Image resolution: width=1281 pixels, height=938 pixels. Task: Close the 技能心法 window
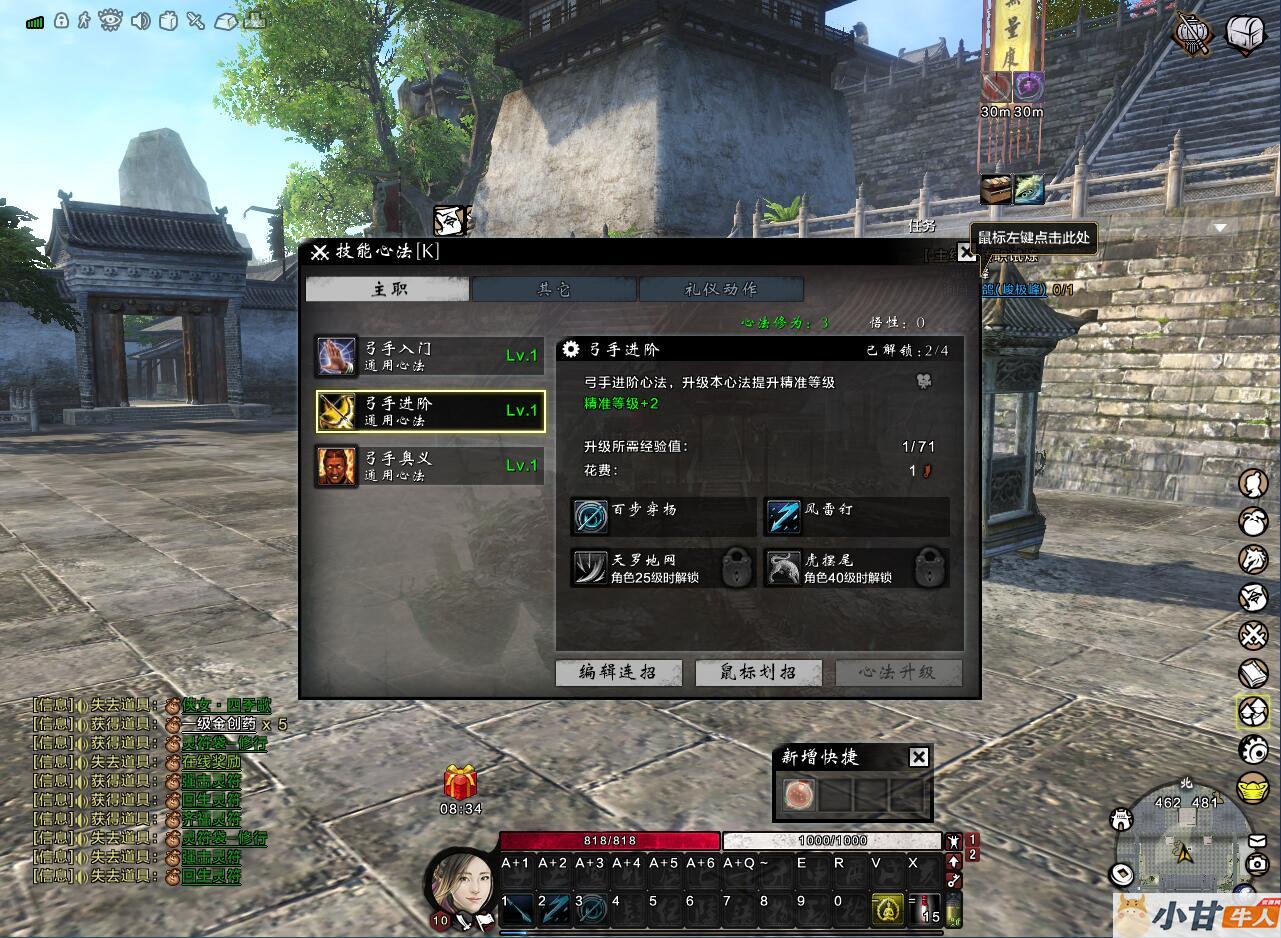[x=966, y=253]
